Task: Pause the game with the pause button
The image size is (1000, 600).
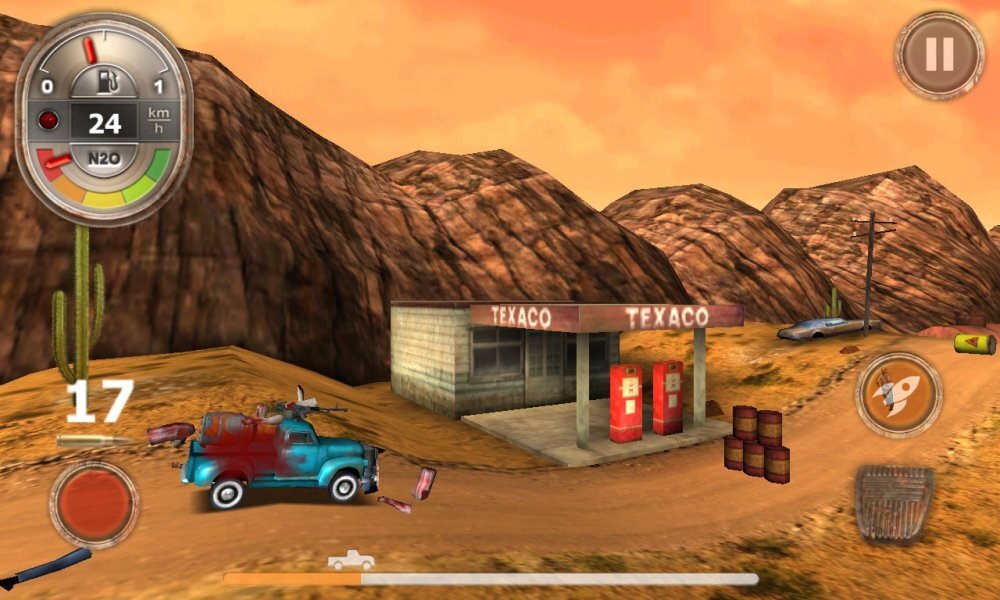Action: click(939, 55)
